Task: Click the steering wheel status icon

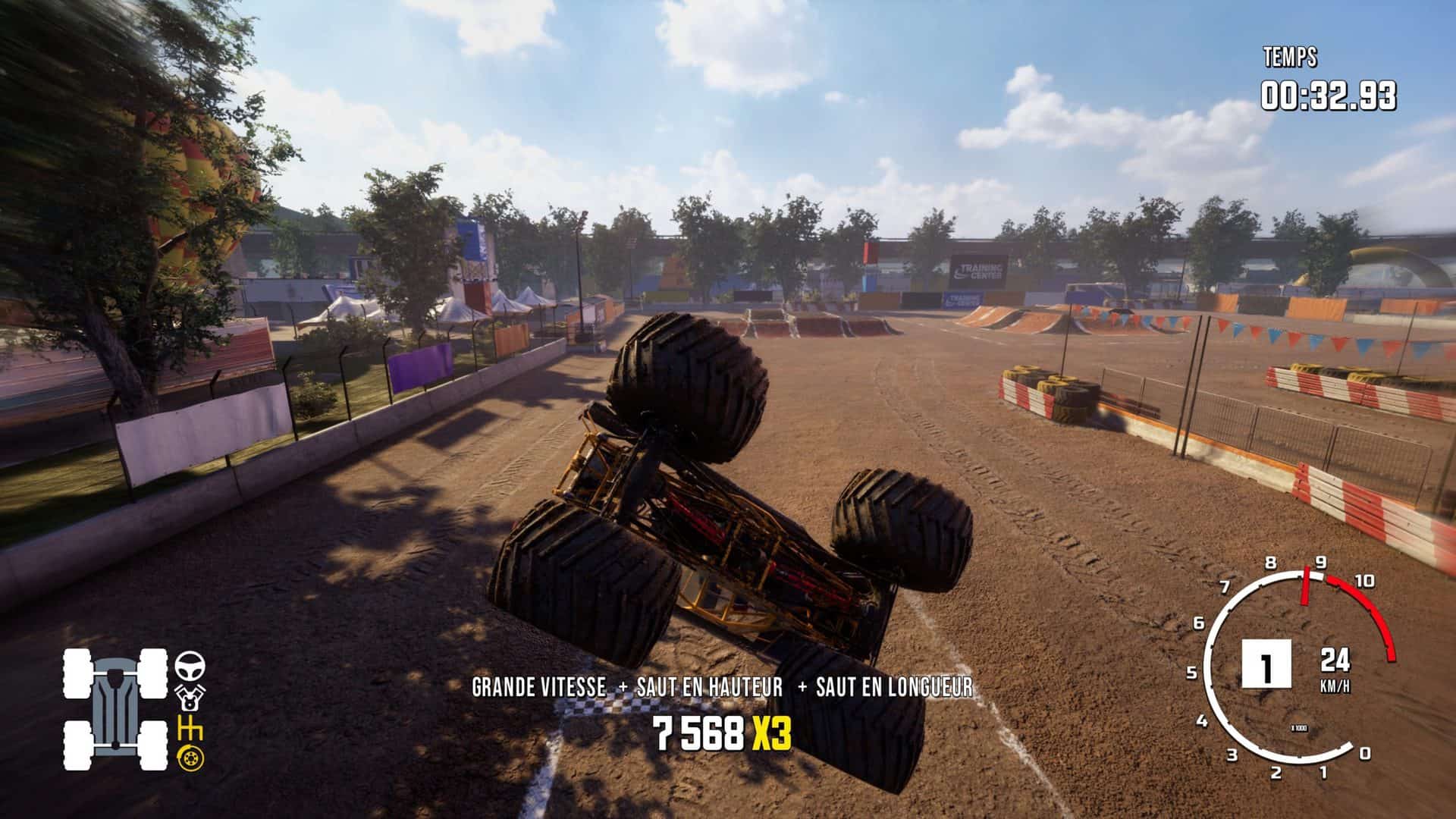Action: click(190, 667)
